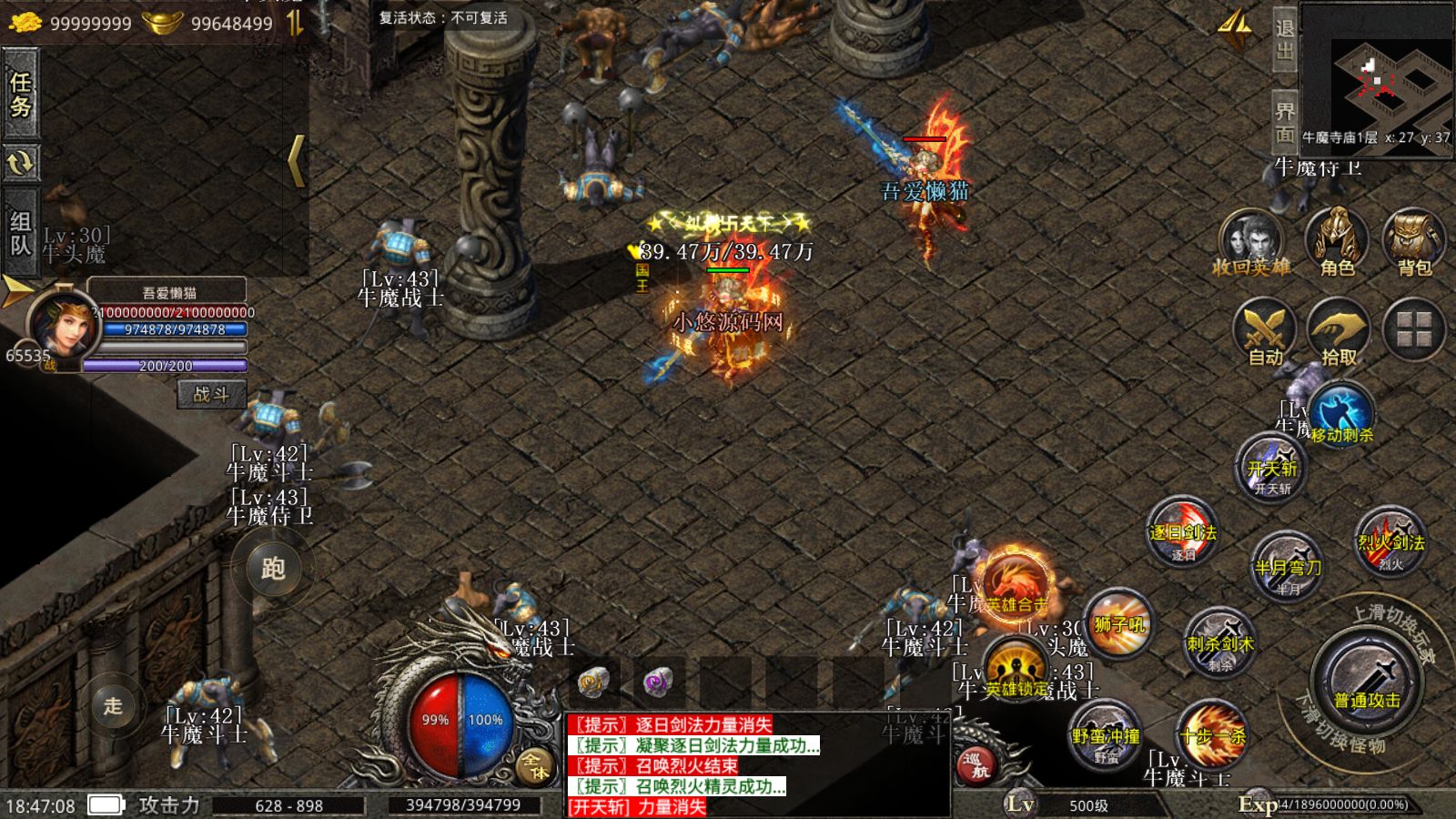Screen dimensions: 1456x819
Task: Use the 拾取 pickup button
Action: [x=1339, y=334]
